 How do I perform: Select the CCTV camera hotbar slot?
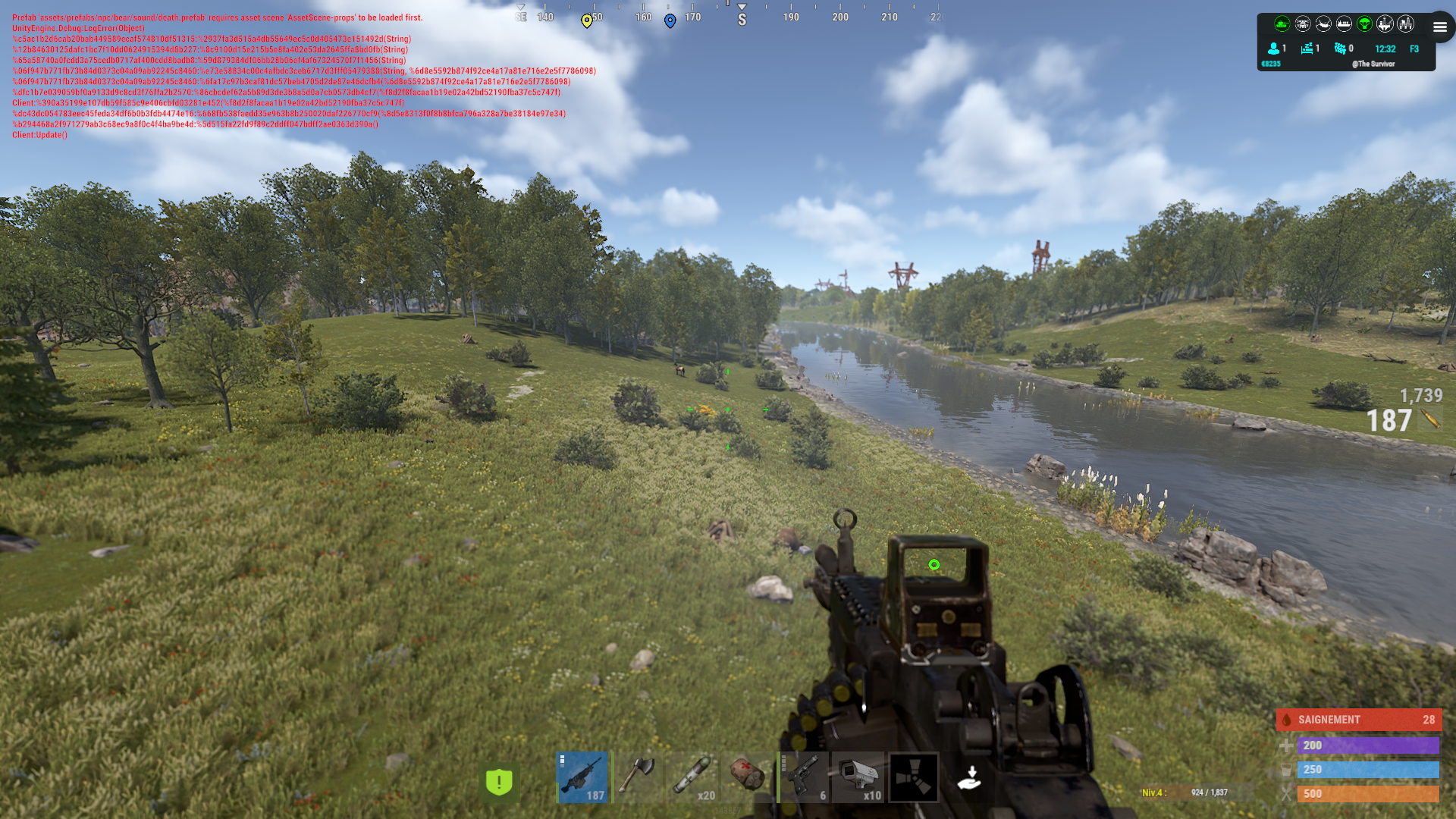point(858,777)
